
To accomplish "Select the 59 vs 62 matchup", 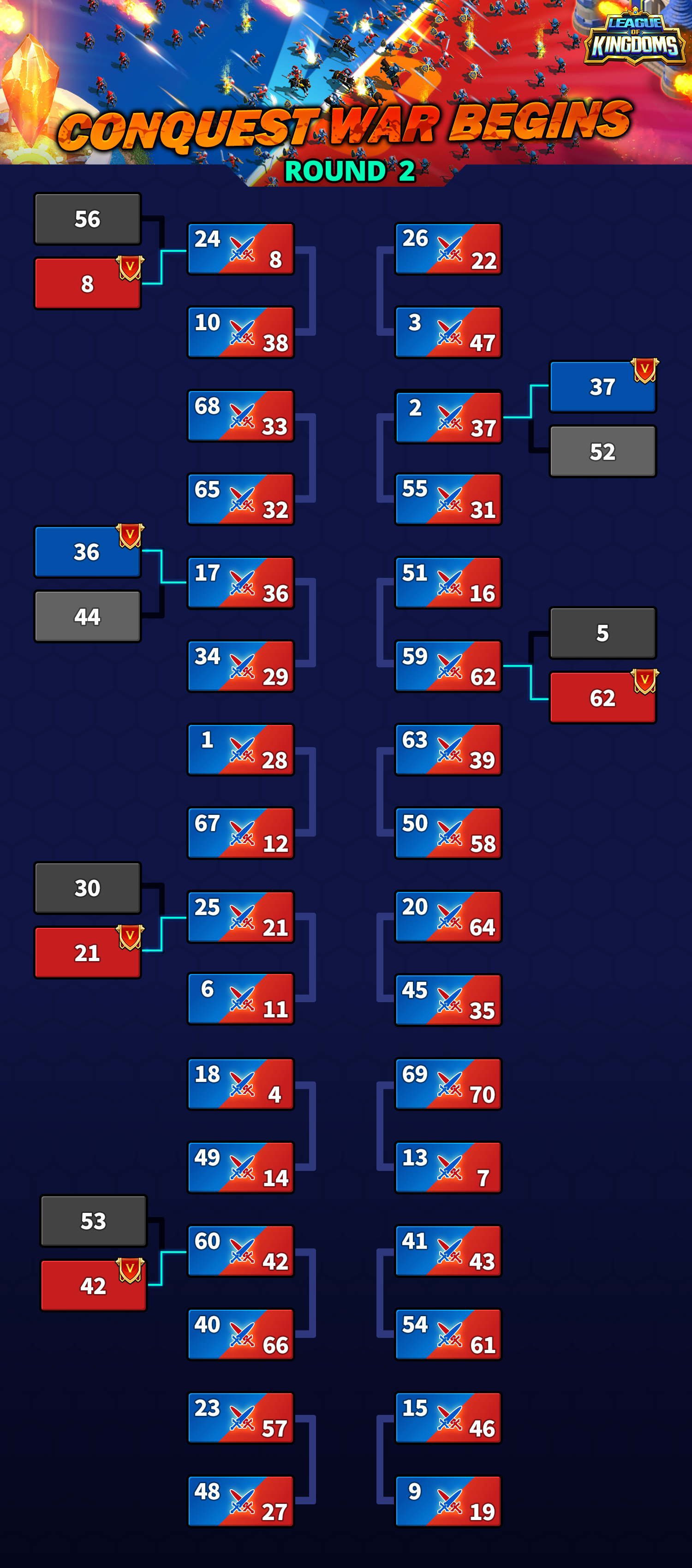I will point(448,666).
